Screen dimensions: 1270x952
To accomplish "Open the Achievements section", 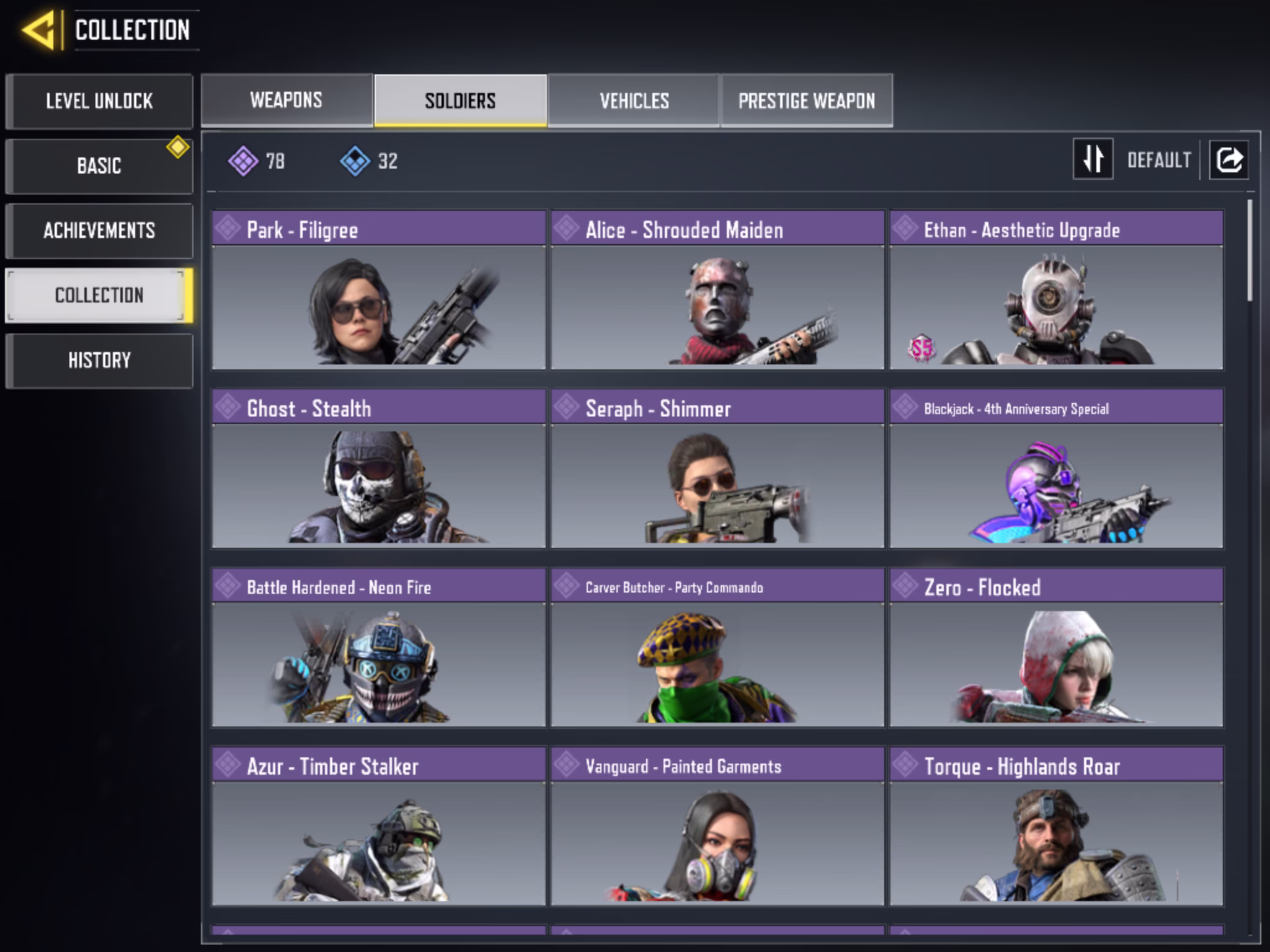I will (99, 231).
